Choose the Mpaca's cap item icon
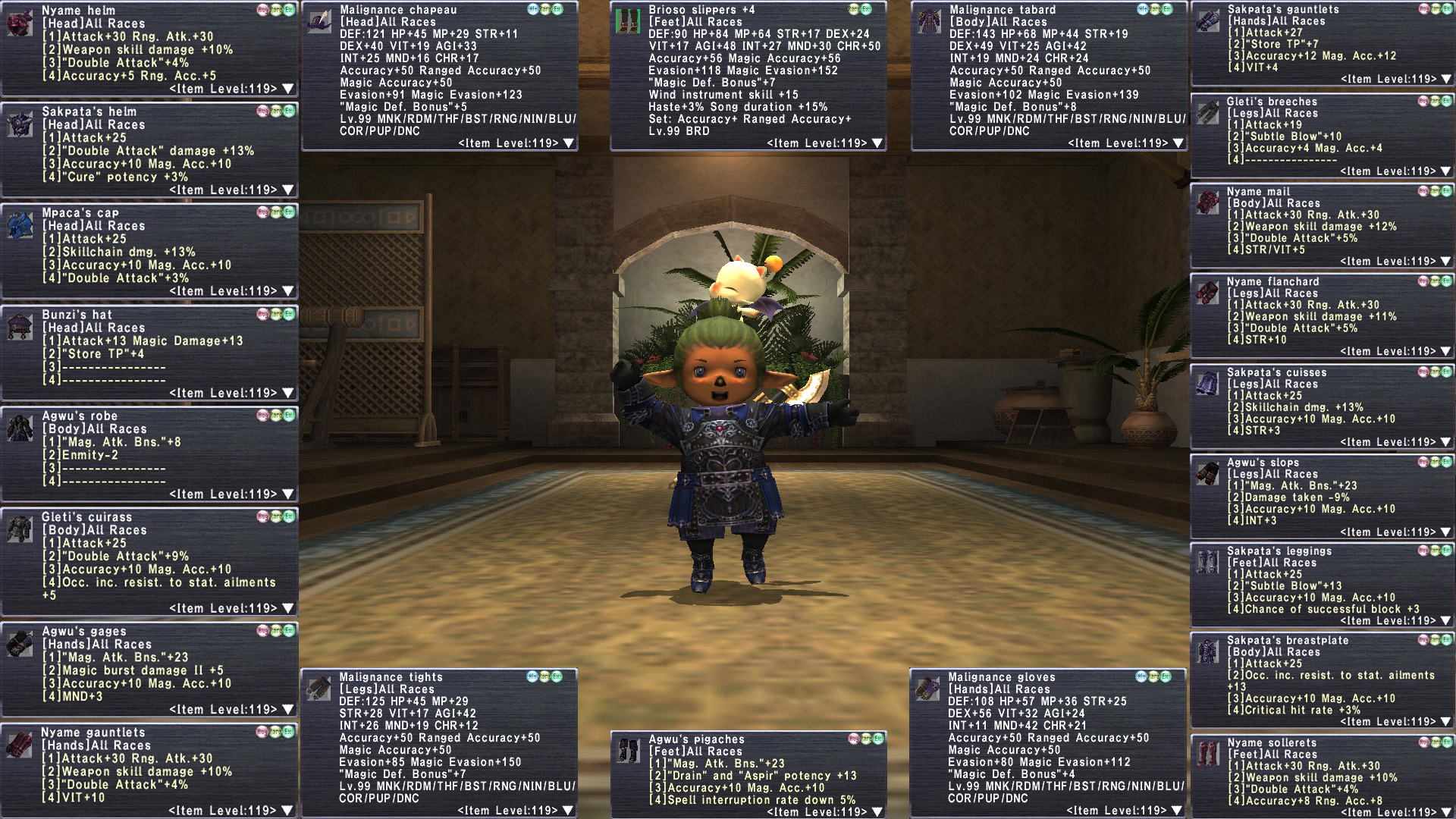The image size is (1456, 819). pyautogui.click(x=20, y=225)
